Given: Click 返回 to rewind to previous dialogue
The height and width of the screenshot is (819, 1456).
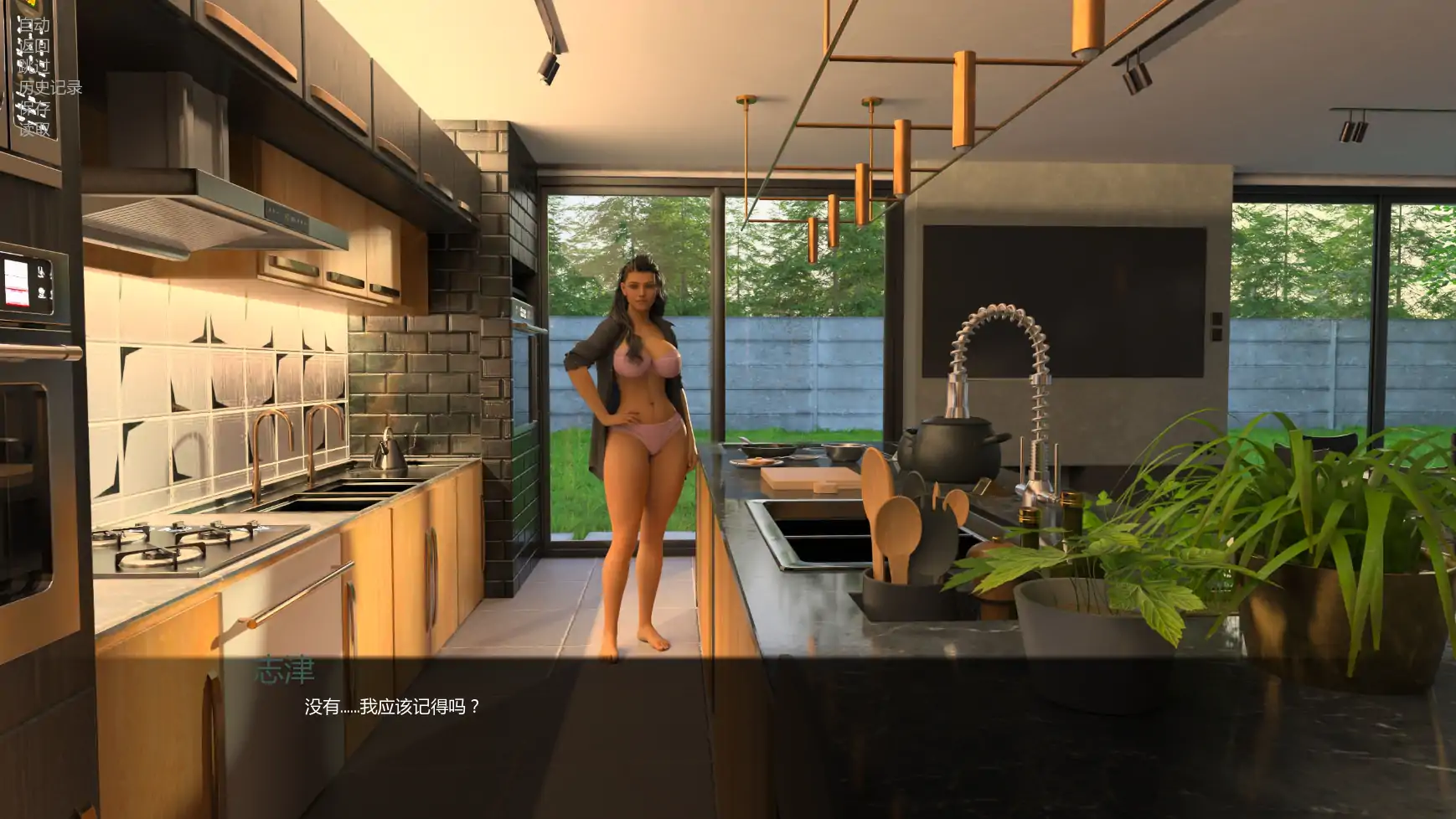Looking at the screenshot, I should pyautogui.click(x=34, y=46).
